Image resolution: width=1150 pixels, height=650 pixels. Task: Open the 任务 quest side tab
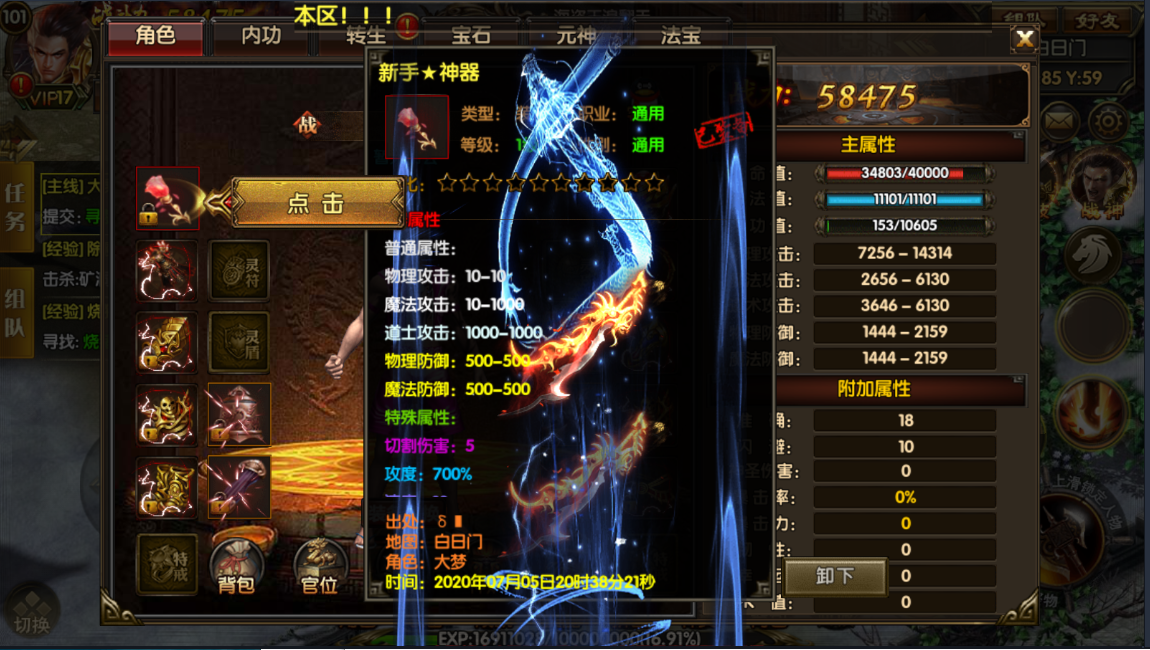point(16,207)
